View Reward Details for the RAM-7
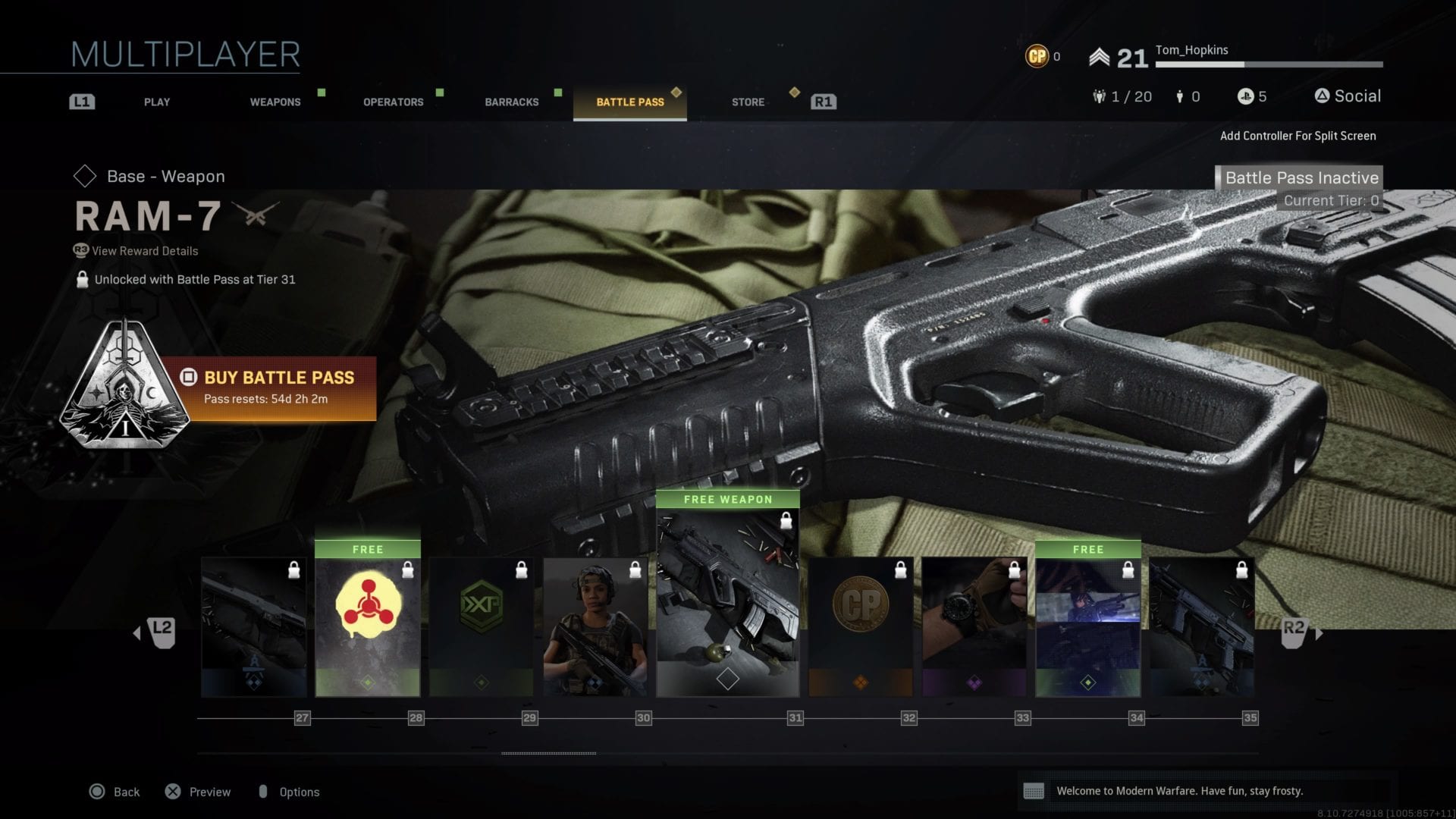The width and height of the screenshot is (1456, 819). pyautogui.click(x=144, y=251)
